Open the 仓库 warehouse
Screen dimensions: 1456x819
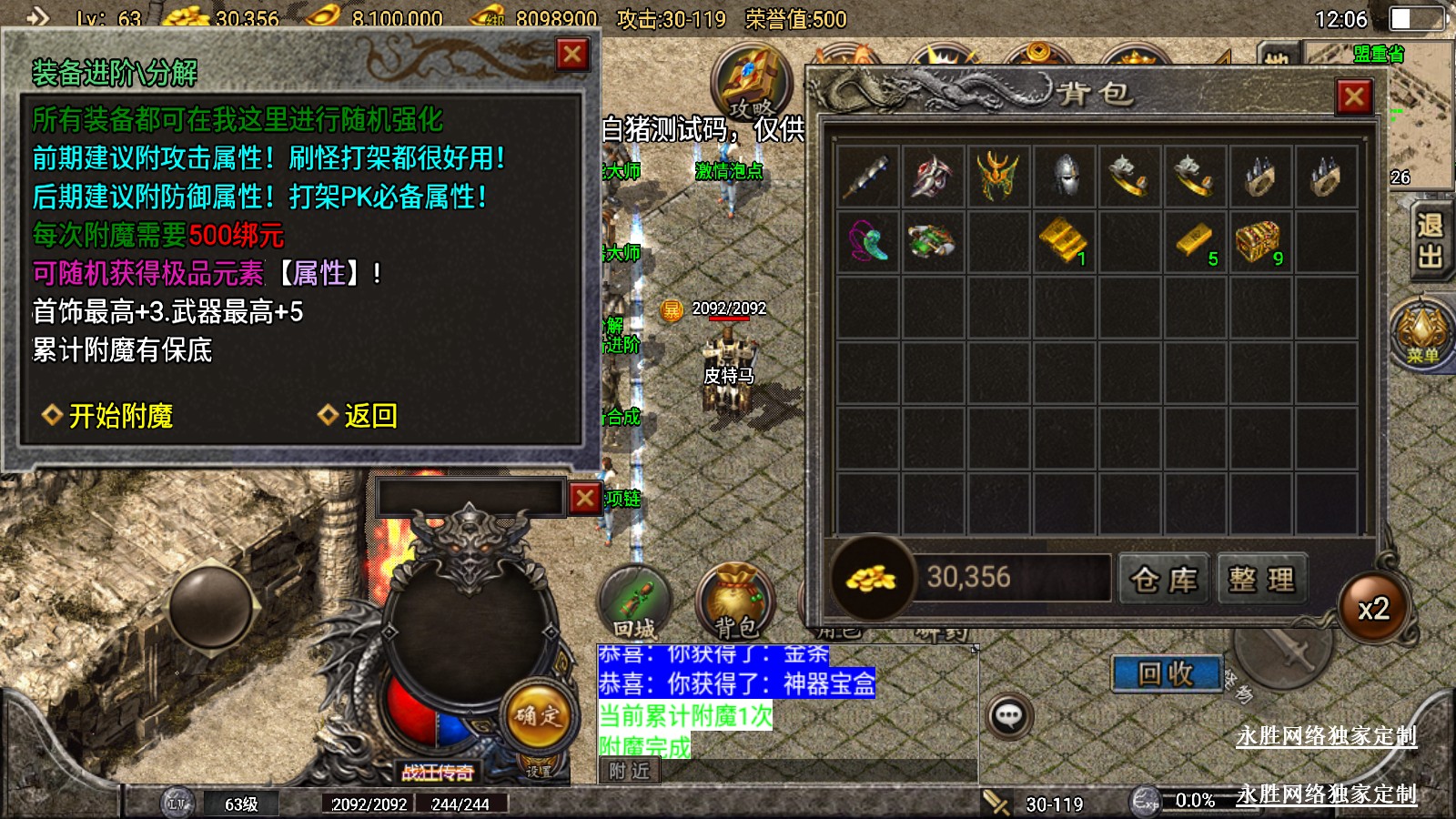pos(1164,579)
